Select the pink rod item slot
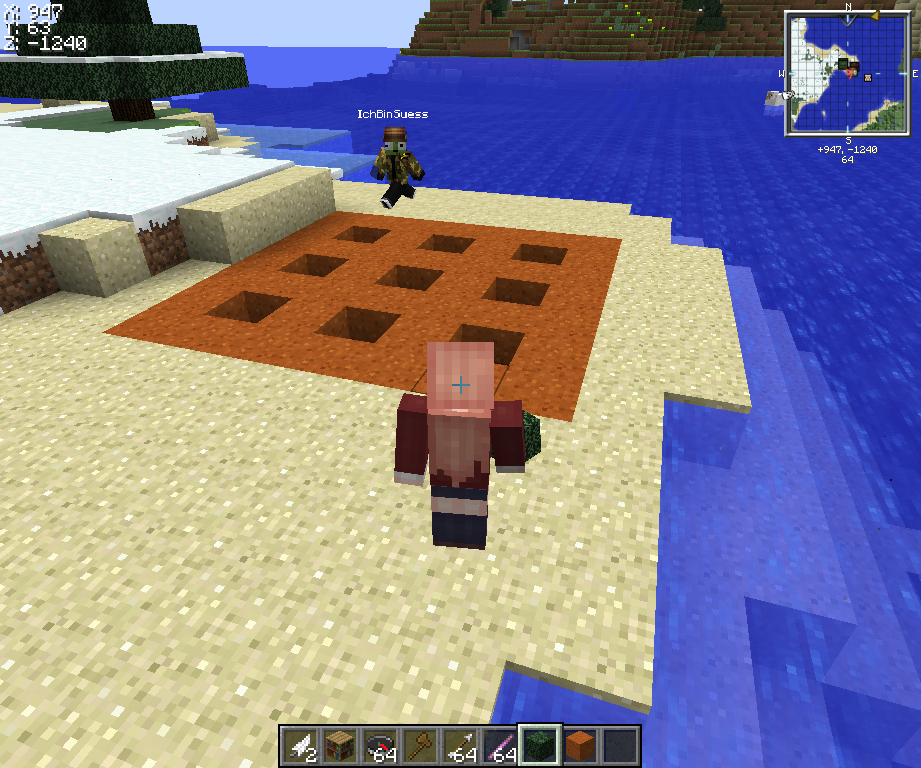This screenshot has height=768, width=921. pyautogui.click(x=500, y=746)
